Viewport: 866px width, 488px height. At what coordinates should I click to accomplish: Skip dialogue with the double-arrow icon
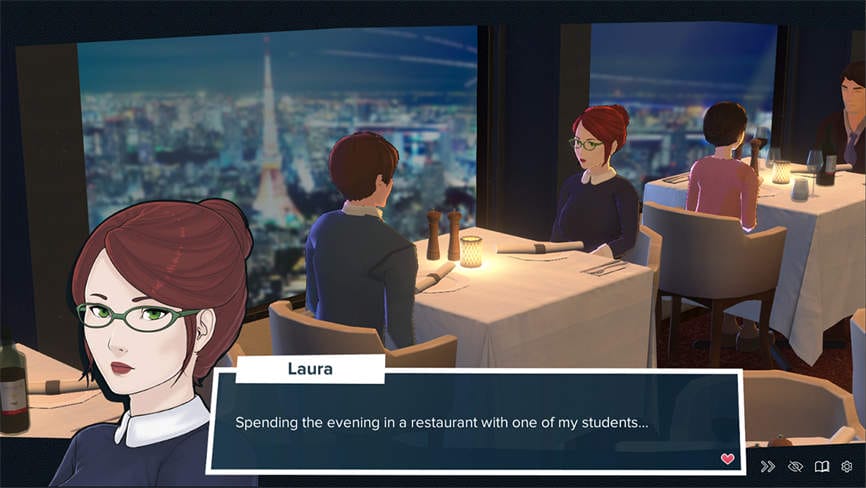(768, 466)
